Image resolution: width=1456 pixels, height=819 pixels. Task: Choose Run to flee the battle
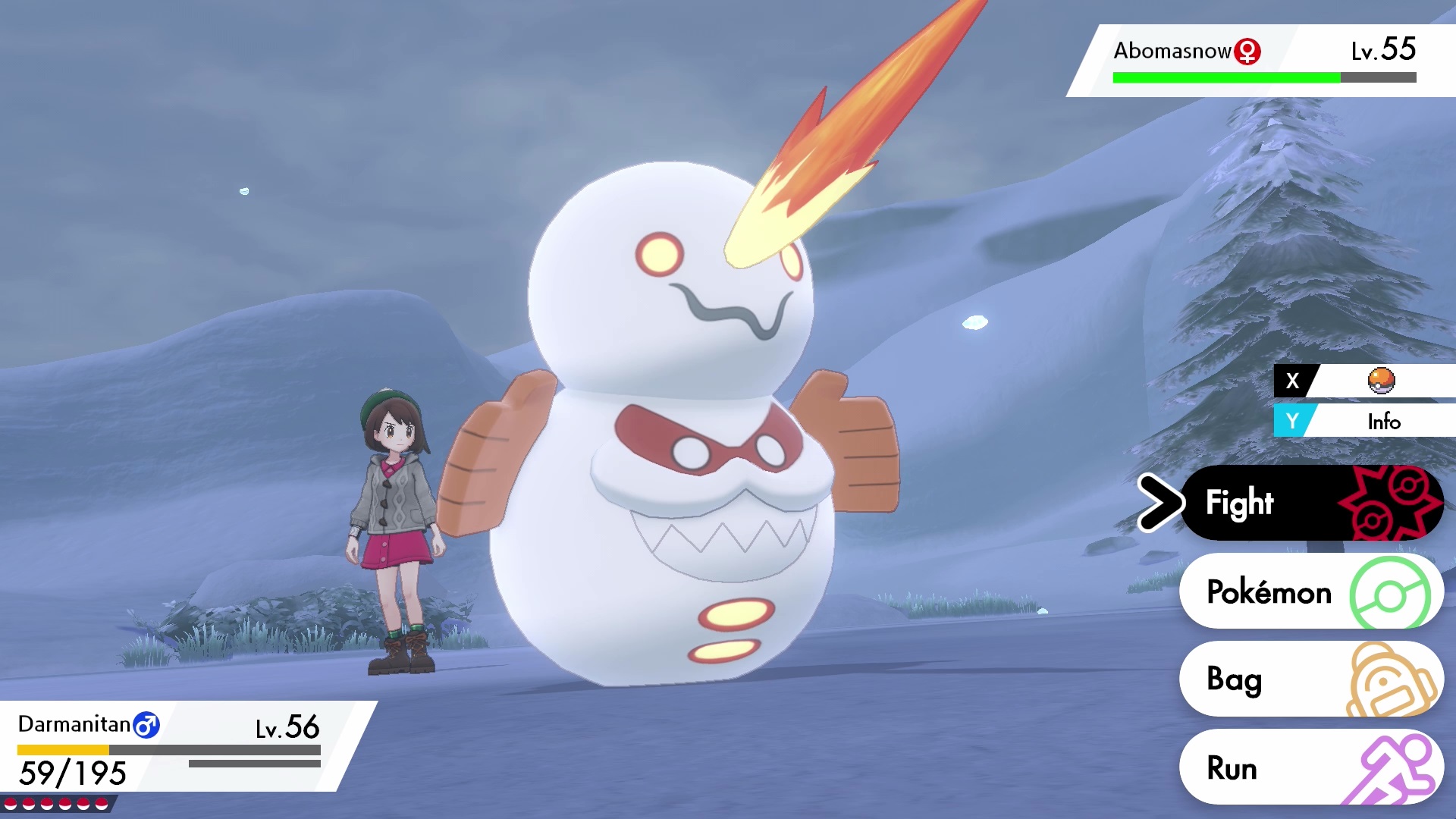(x=1310, y=767)
